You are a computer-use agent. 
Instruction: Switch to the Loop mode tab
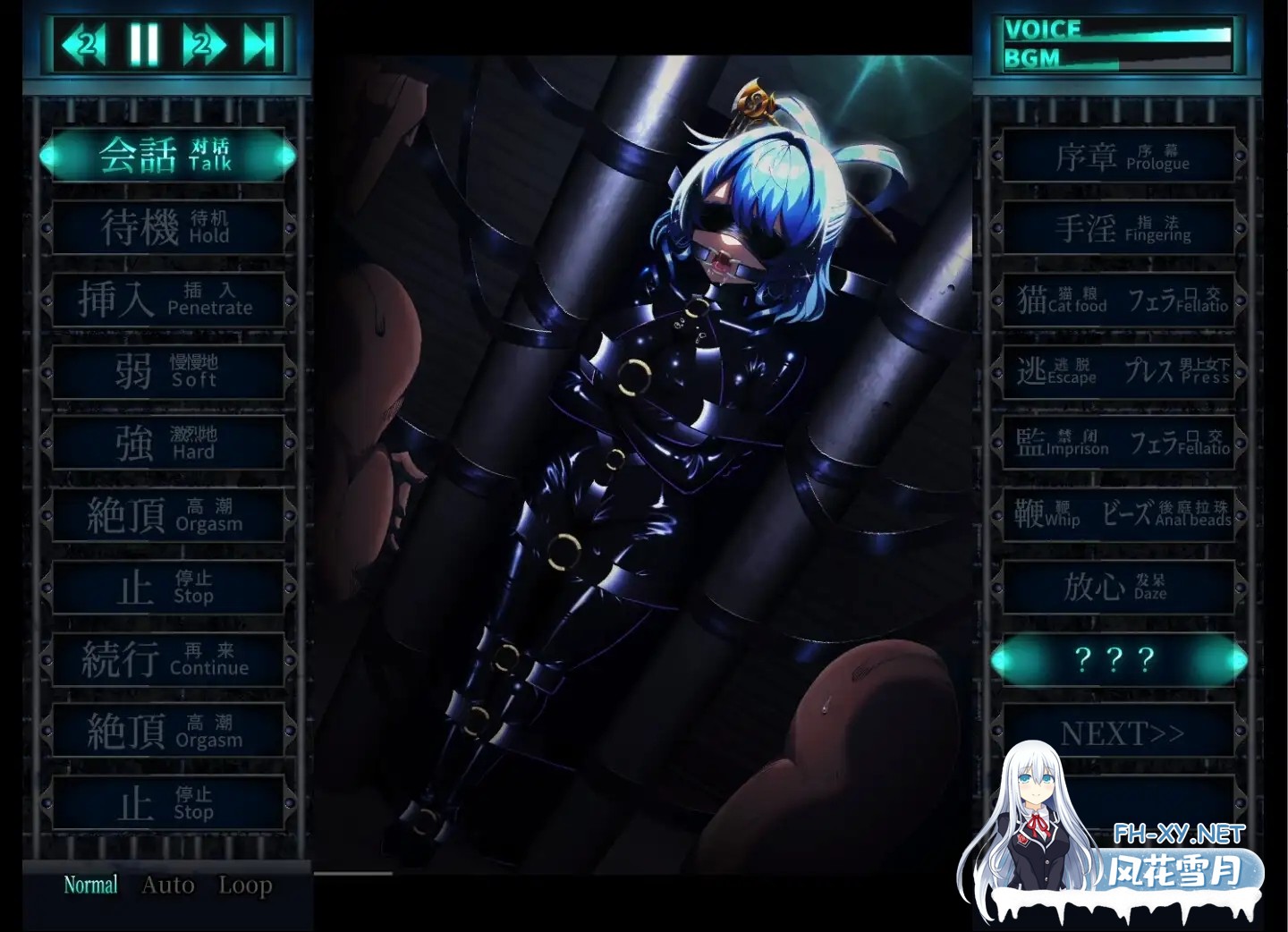click(243, 885)
